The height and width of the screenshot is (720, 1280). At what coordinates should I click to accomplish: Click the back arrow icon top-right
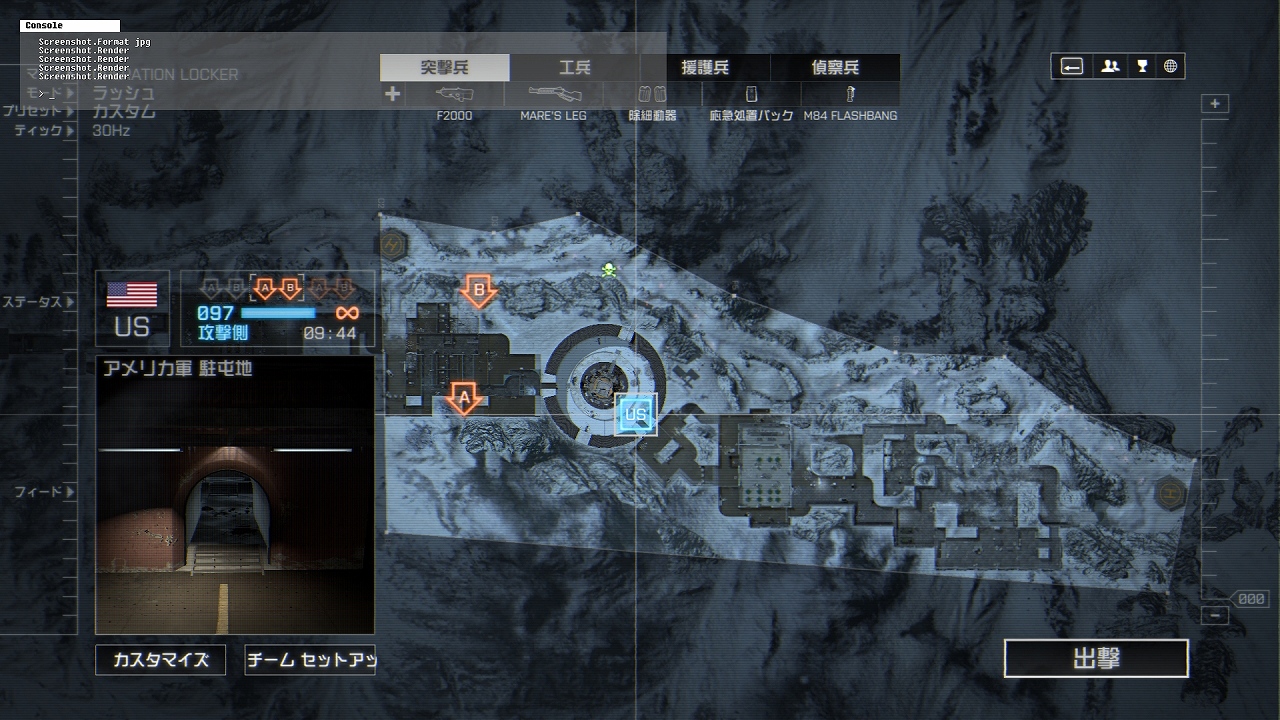(x=1072, y=67)
